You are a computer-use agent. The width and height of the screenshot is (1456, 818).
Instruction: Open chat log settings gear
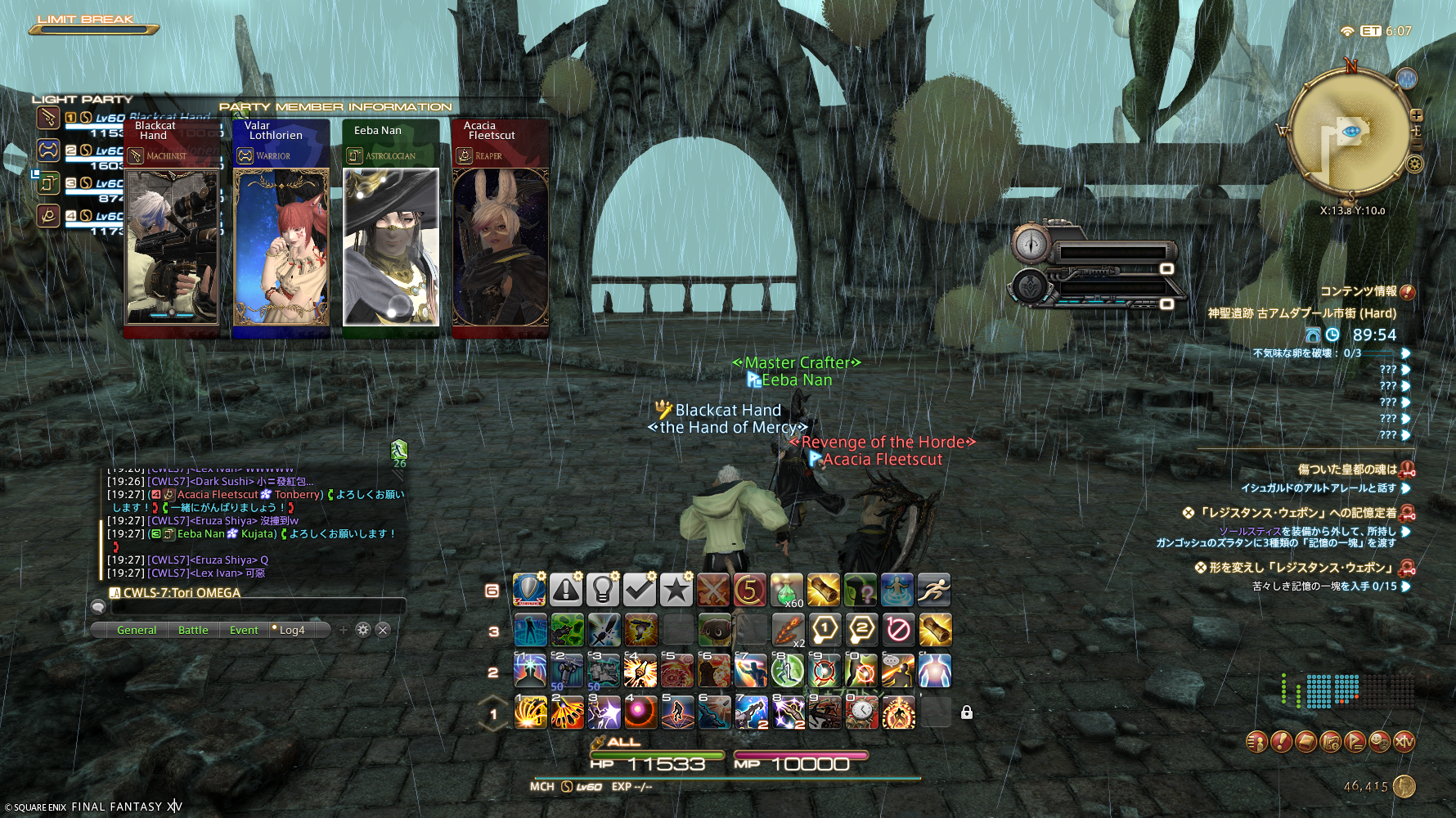click(363, 630)
